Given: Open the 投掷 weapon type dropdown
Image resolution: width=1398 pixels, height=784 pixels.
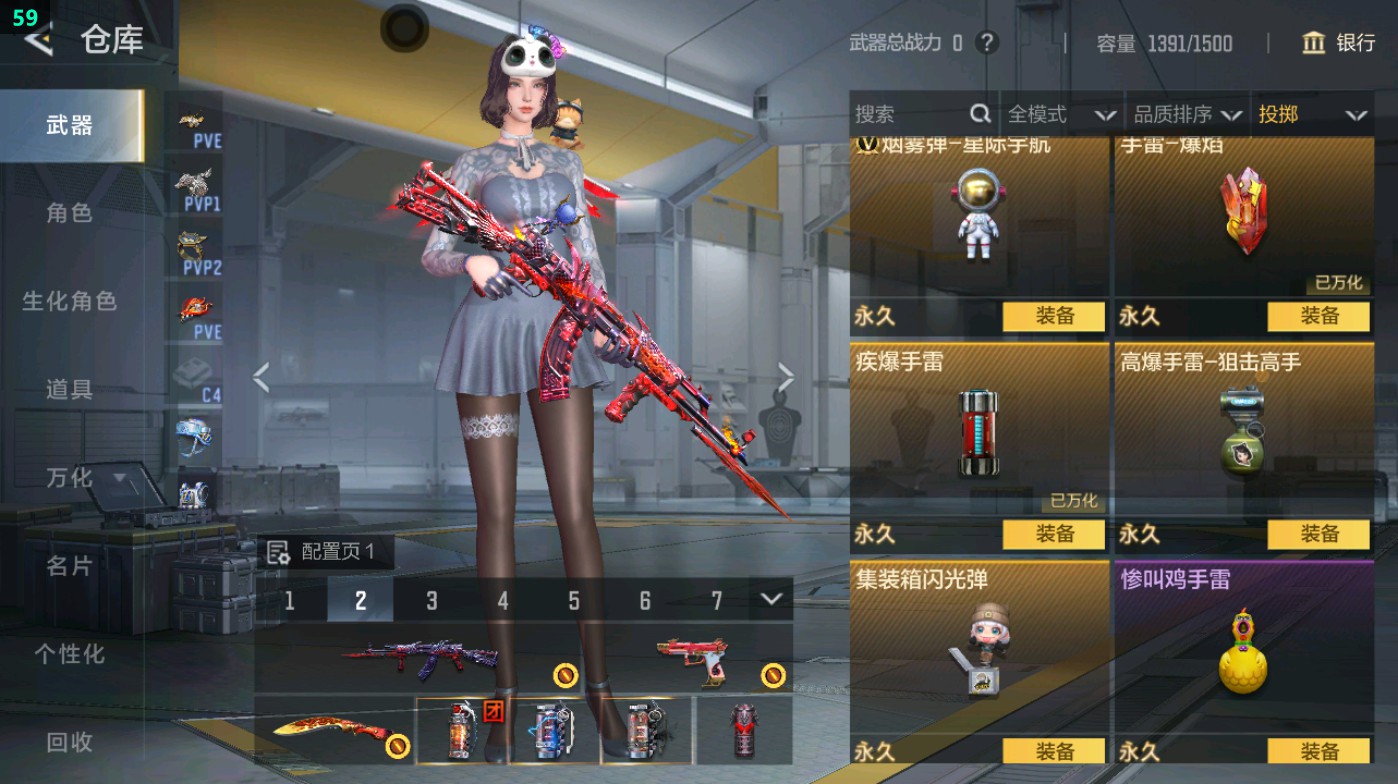Looking at the screenshot, I should (1311, 115).
